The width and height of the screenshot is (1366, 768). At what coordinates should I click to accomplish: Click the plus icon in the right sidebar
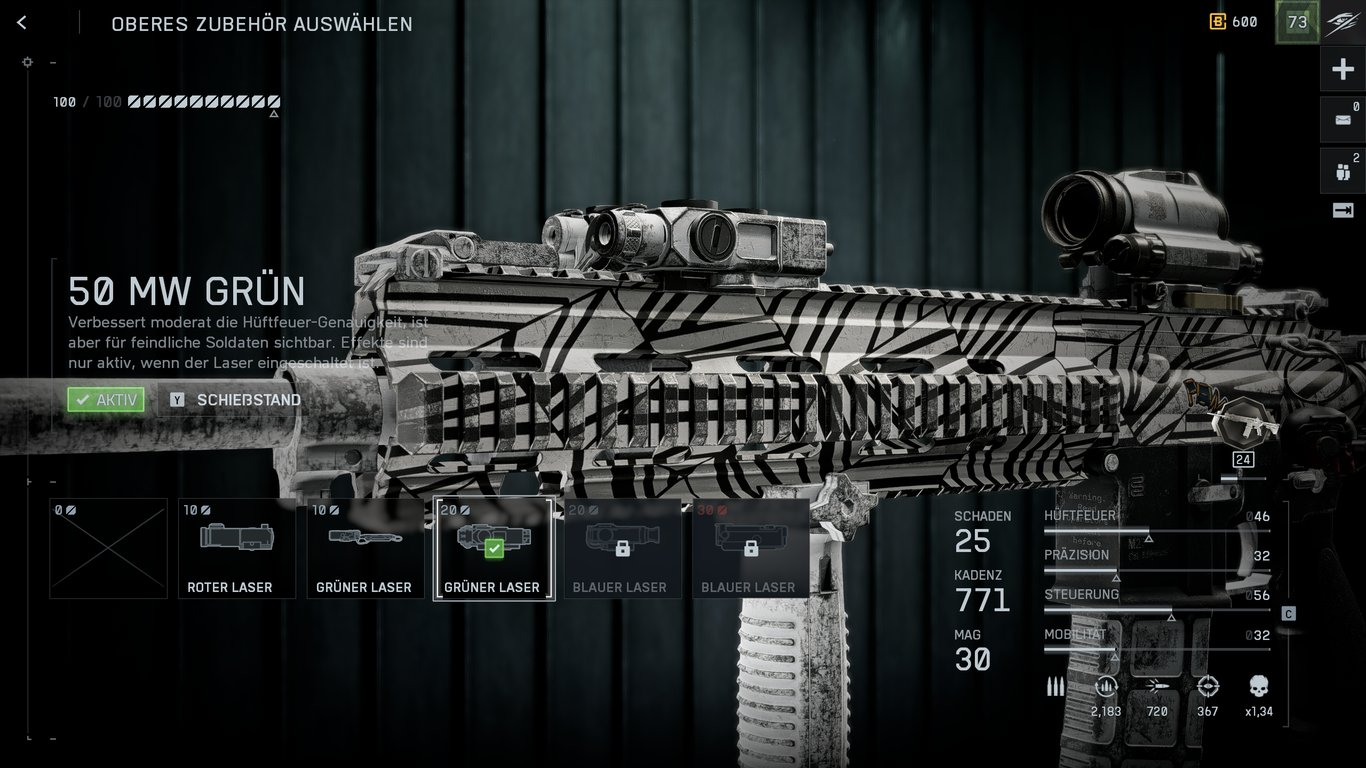1345,67
